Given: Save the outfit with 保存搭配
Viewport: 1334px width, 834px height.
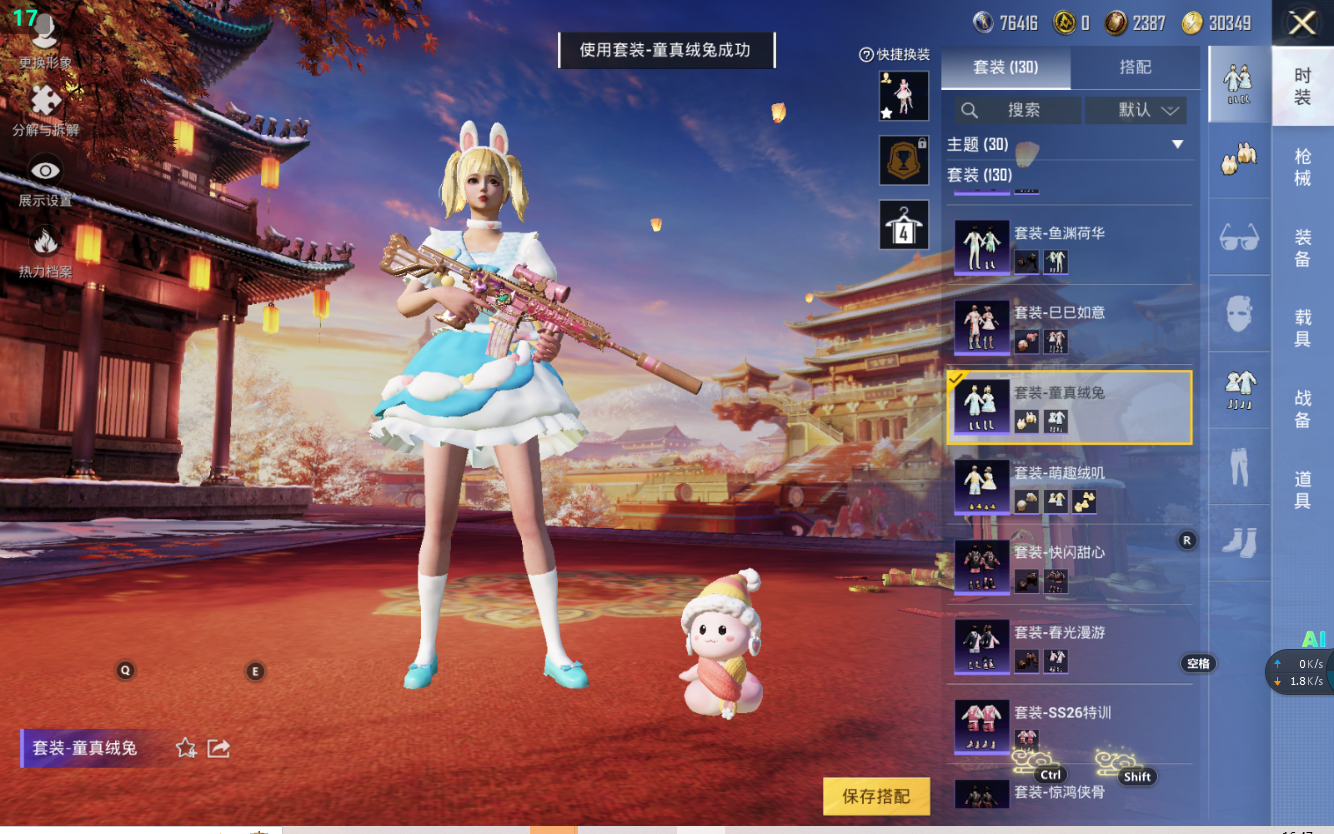Looking at the screenshot, I should 876,796.
